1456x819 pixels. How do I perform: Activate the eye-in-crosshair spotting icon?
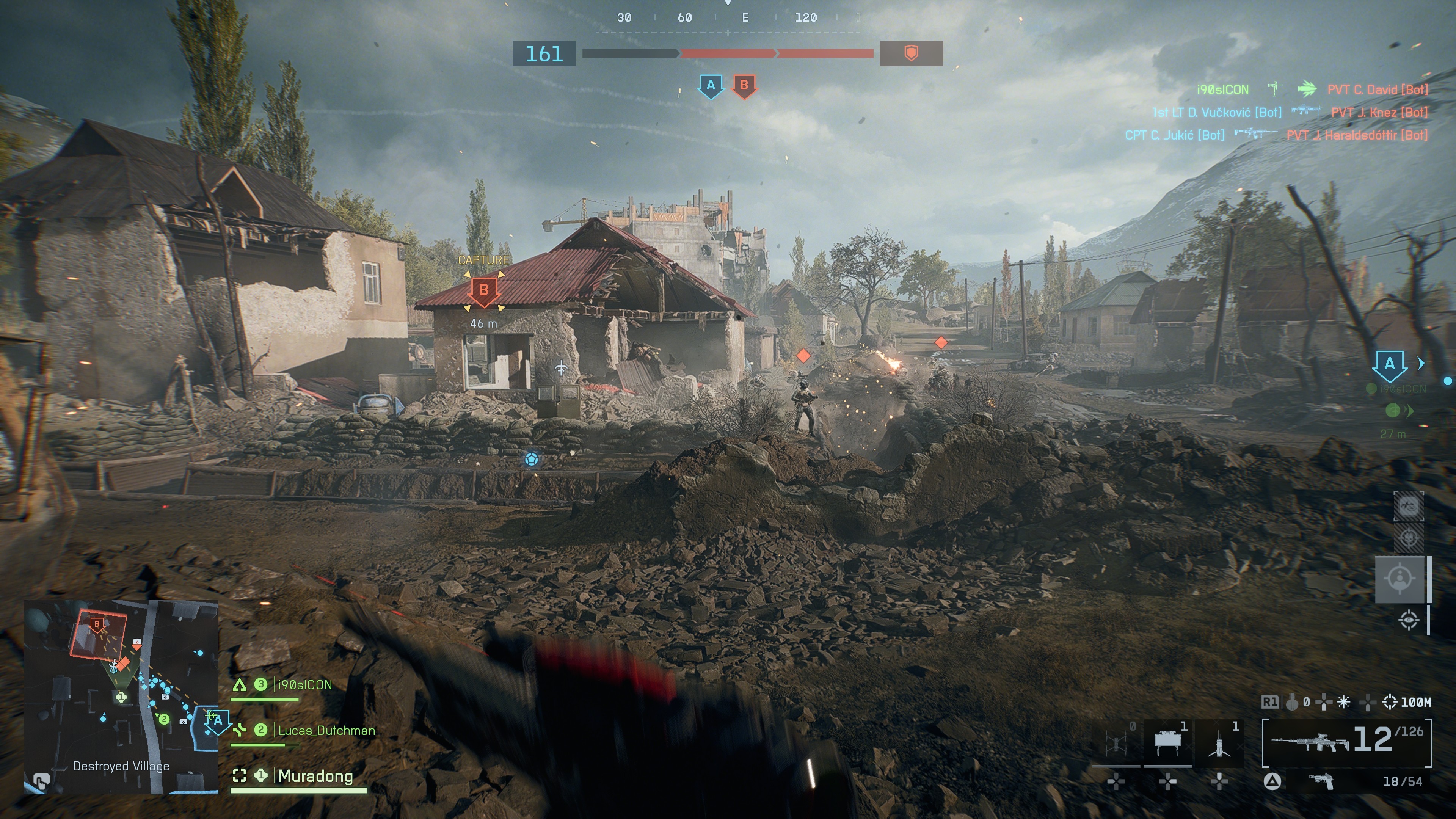click(1409, 620)
